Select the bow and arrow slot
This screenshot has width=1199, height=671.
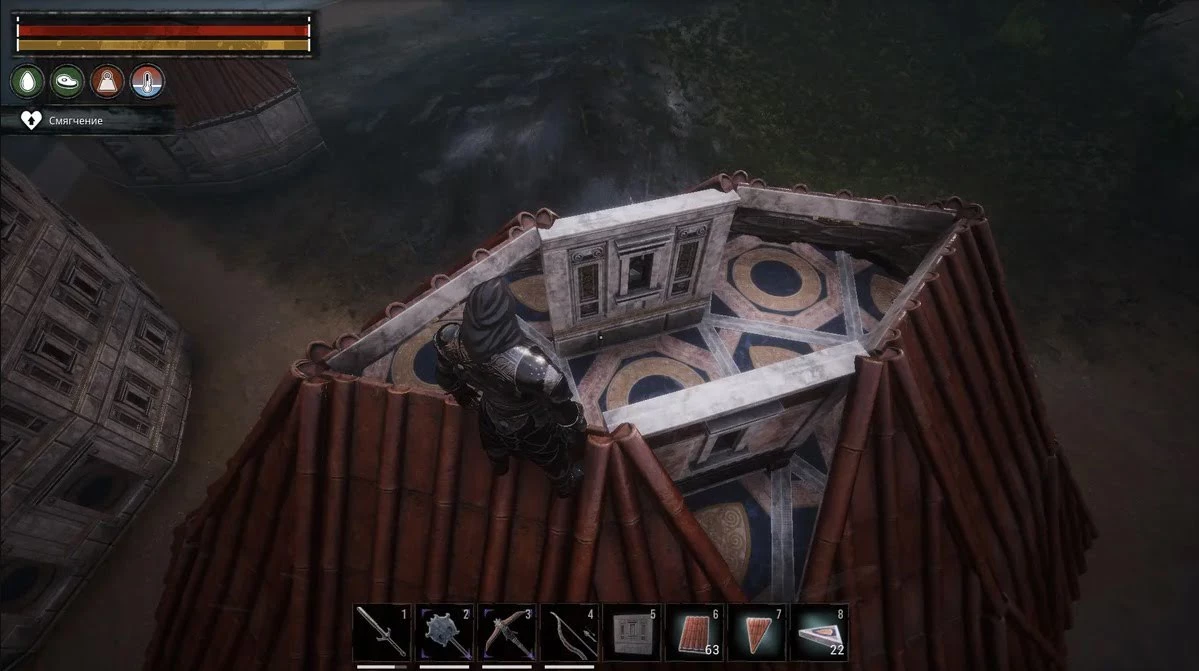click(x=570, y=632)
